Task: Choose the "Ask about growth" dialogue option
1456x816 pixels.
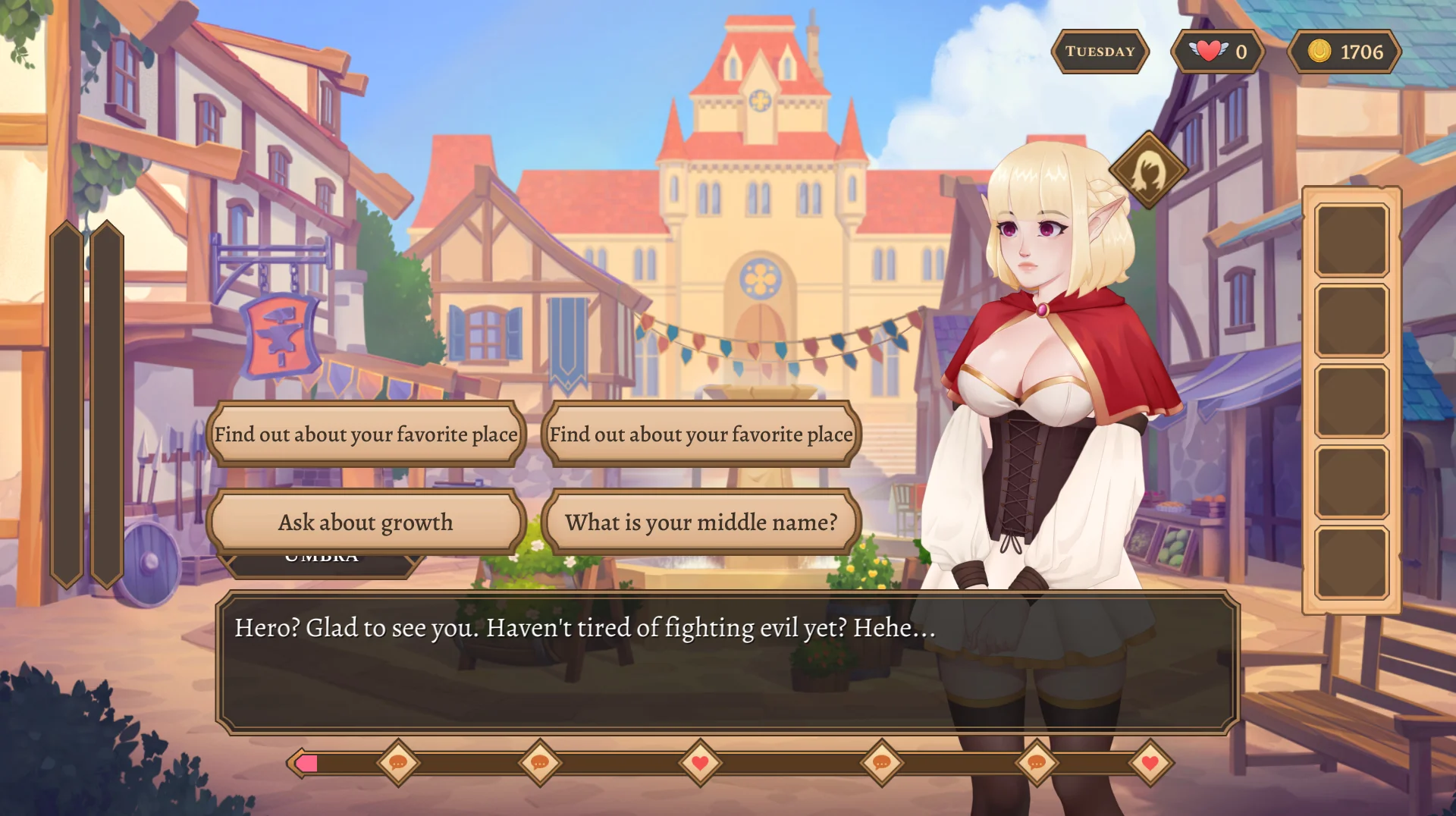Action: point(366,523)
